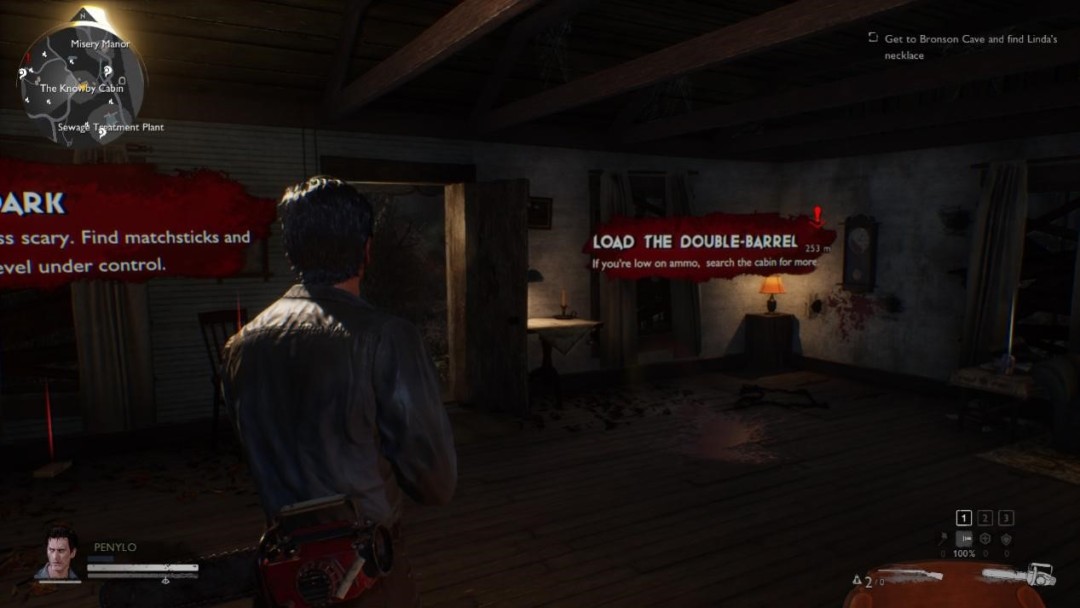Viewport: 1080px width, 608px height.
Task: Open the circular minimap
Action: pos(83,84)
